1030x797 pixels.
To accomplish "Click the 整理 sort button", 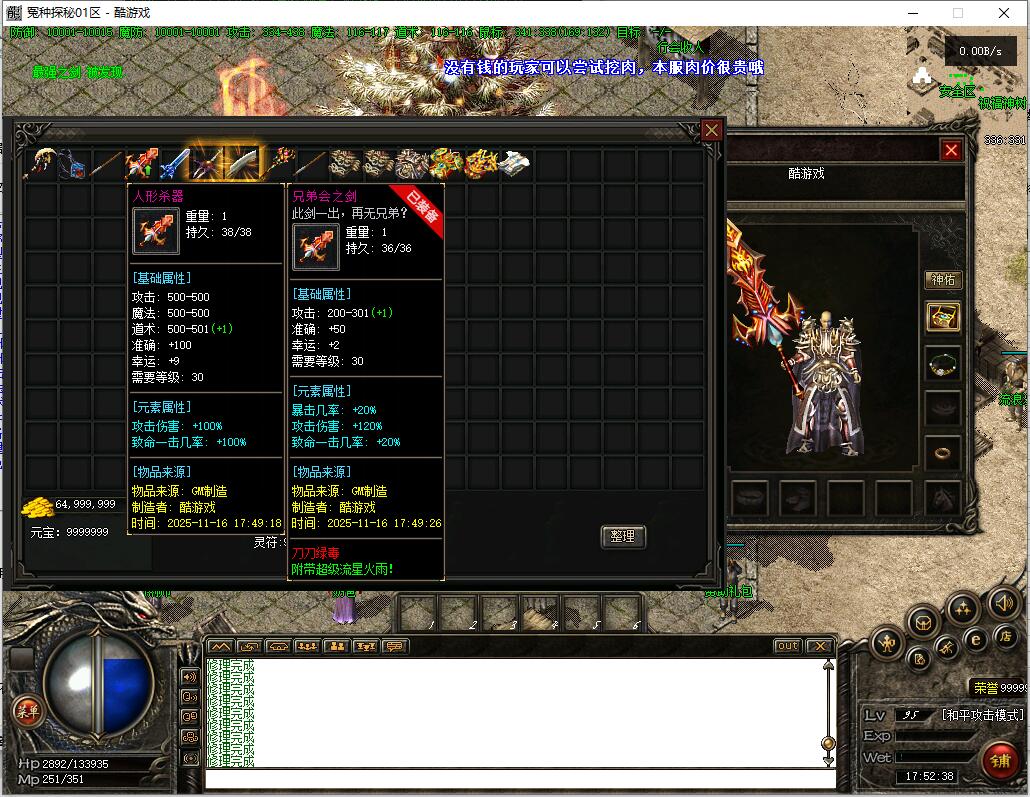I will pos(623,537).
